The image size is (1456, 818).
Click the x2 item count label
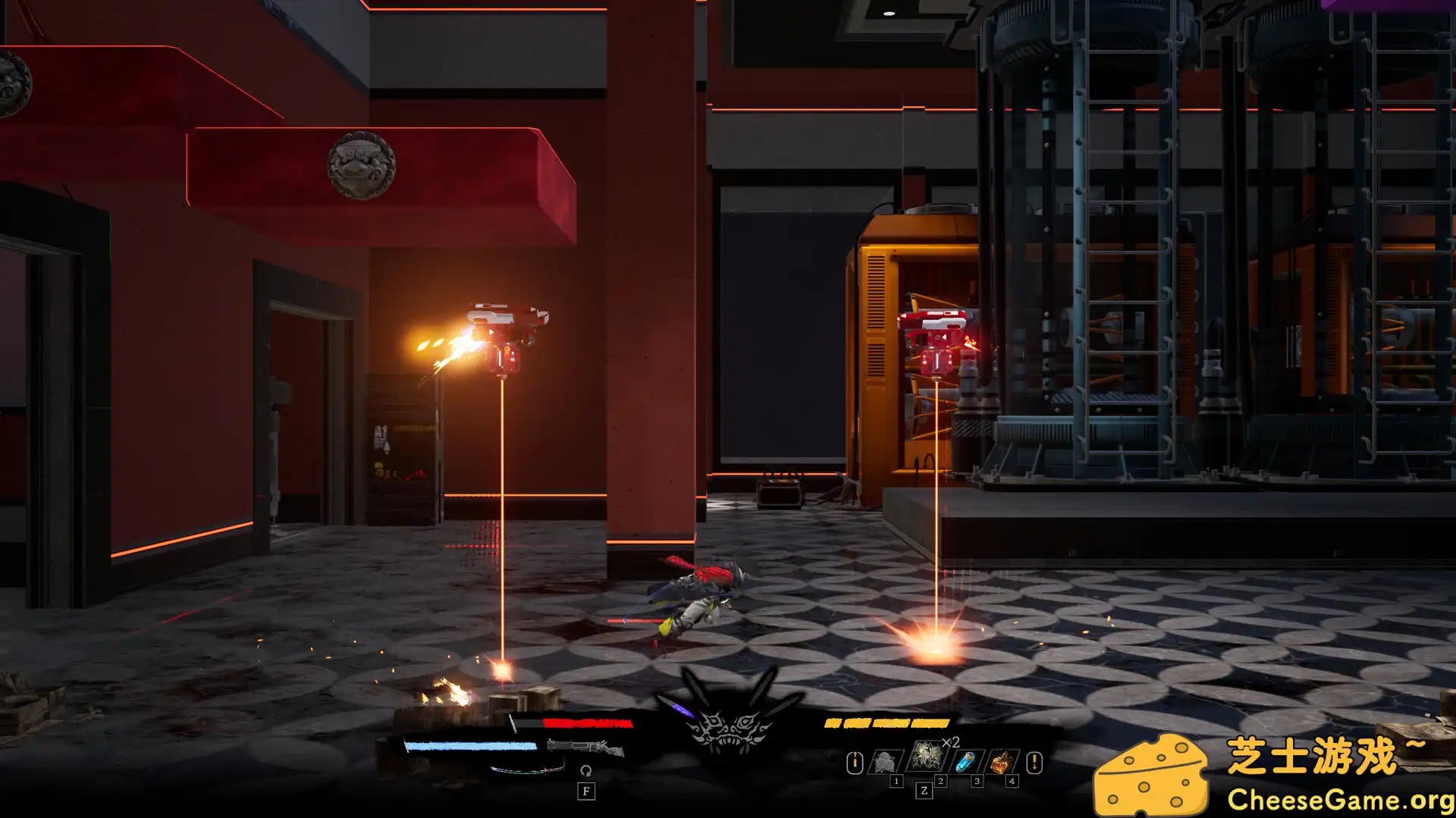tap(950, 742)
